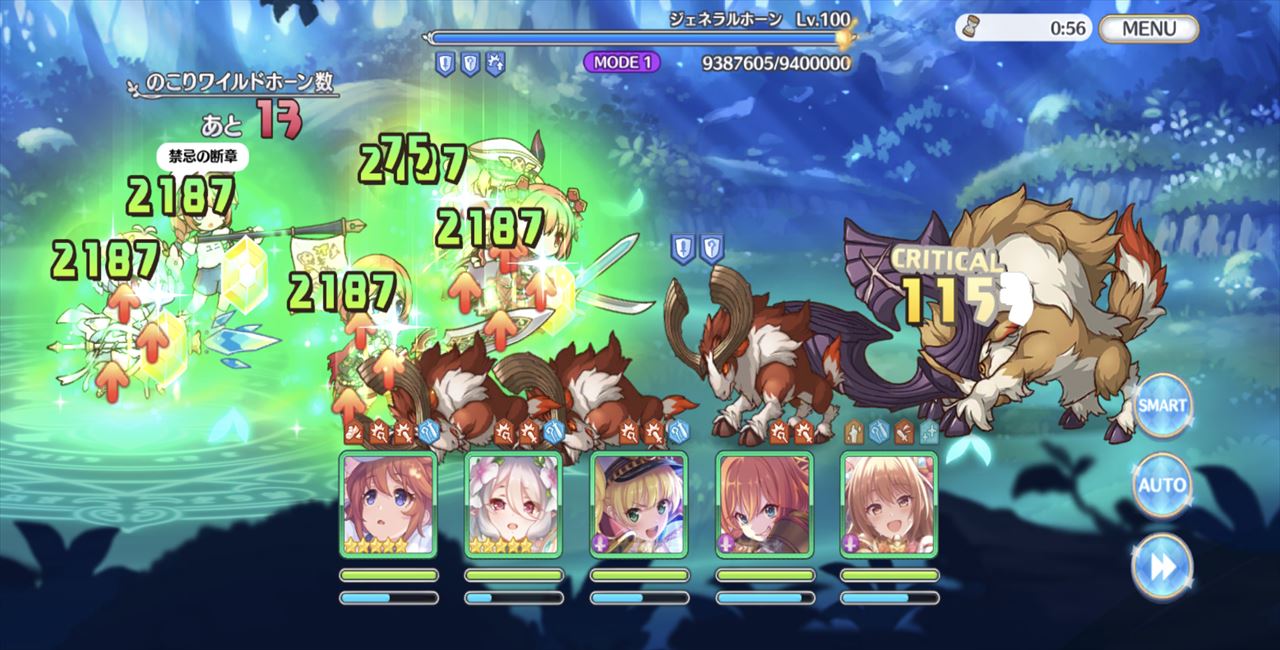Screen dimensions: 1280x650
Task: Toggle the SMART battle mode
Action: [1162, 405]
